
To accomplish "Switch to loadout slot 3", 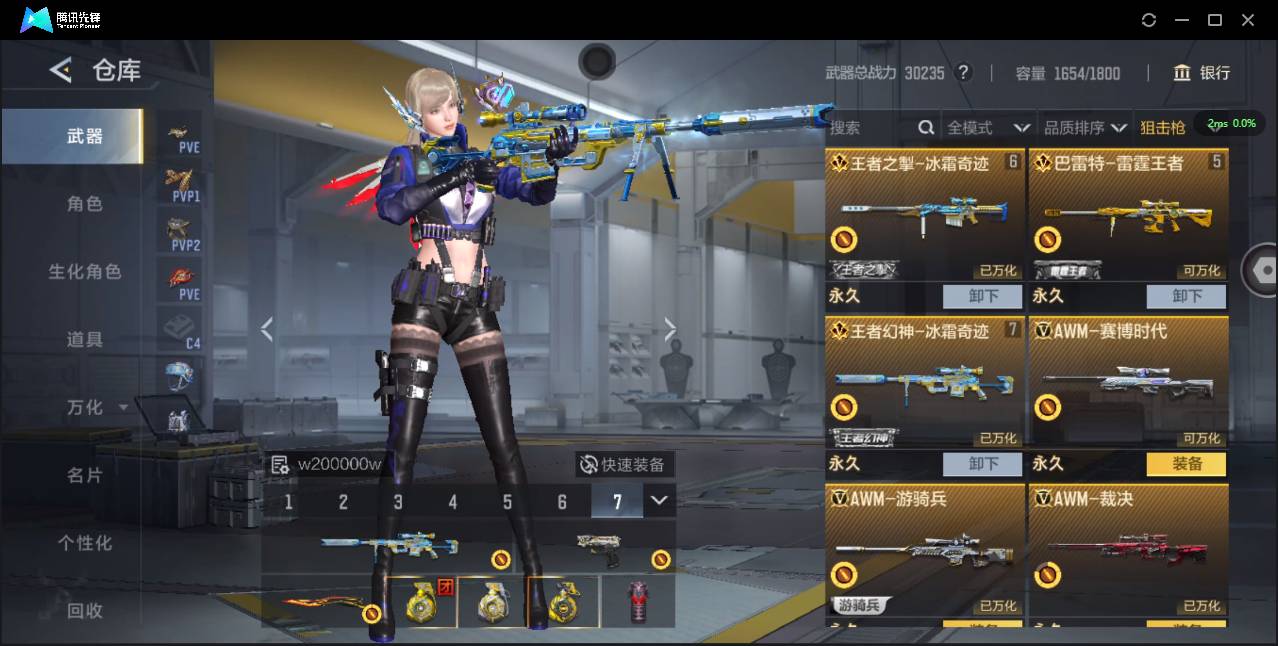I will tap(398, 502).
